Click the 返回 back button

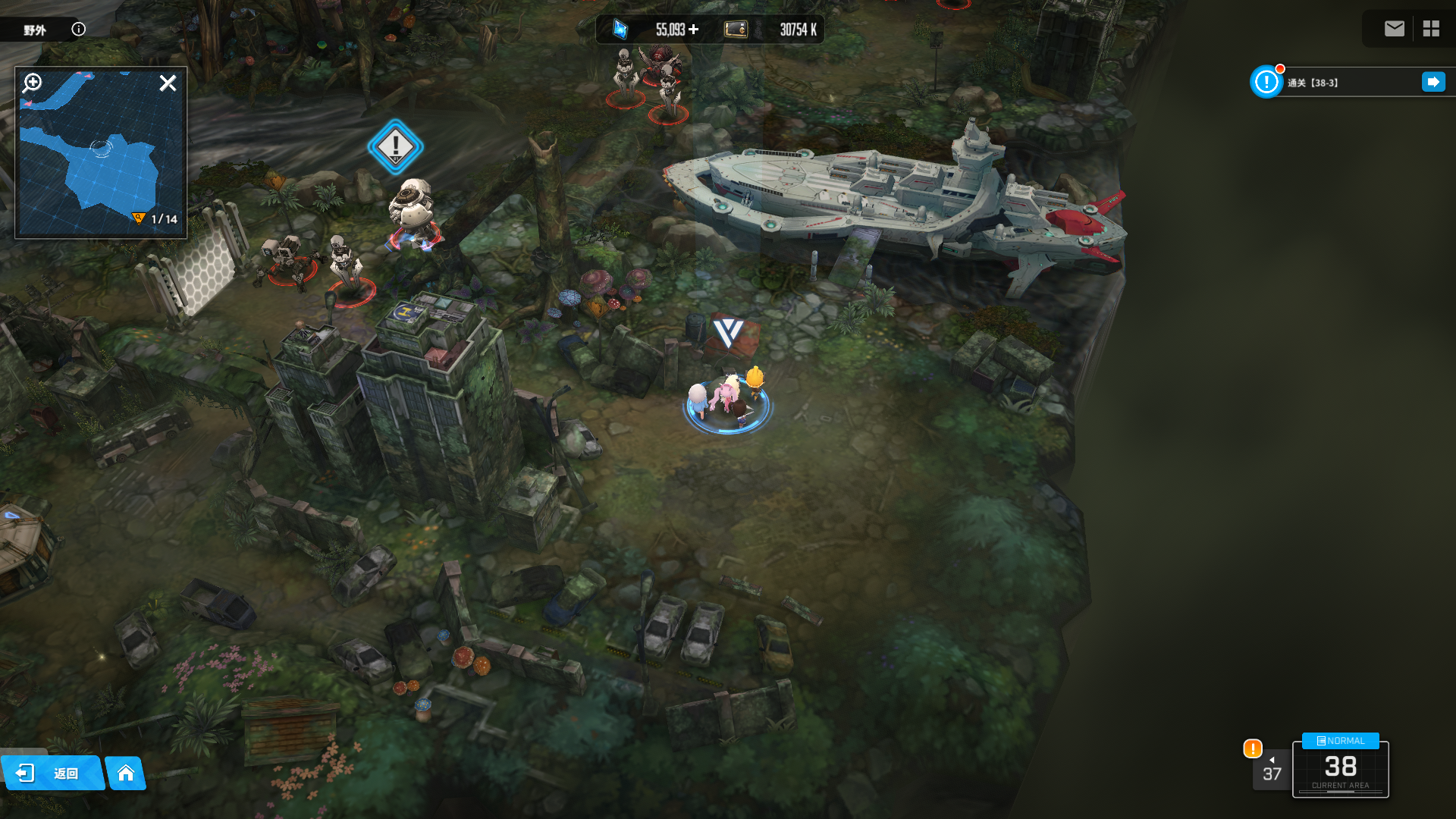pyautogui.click(x=52, y=773)
